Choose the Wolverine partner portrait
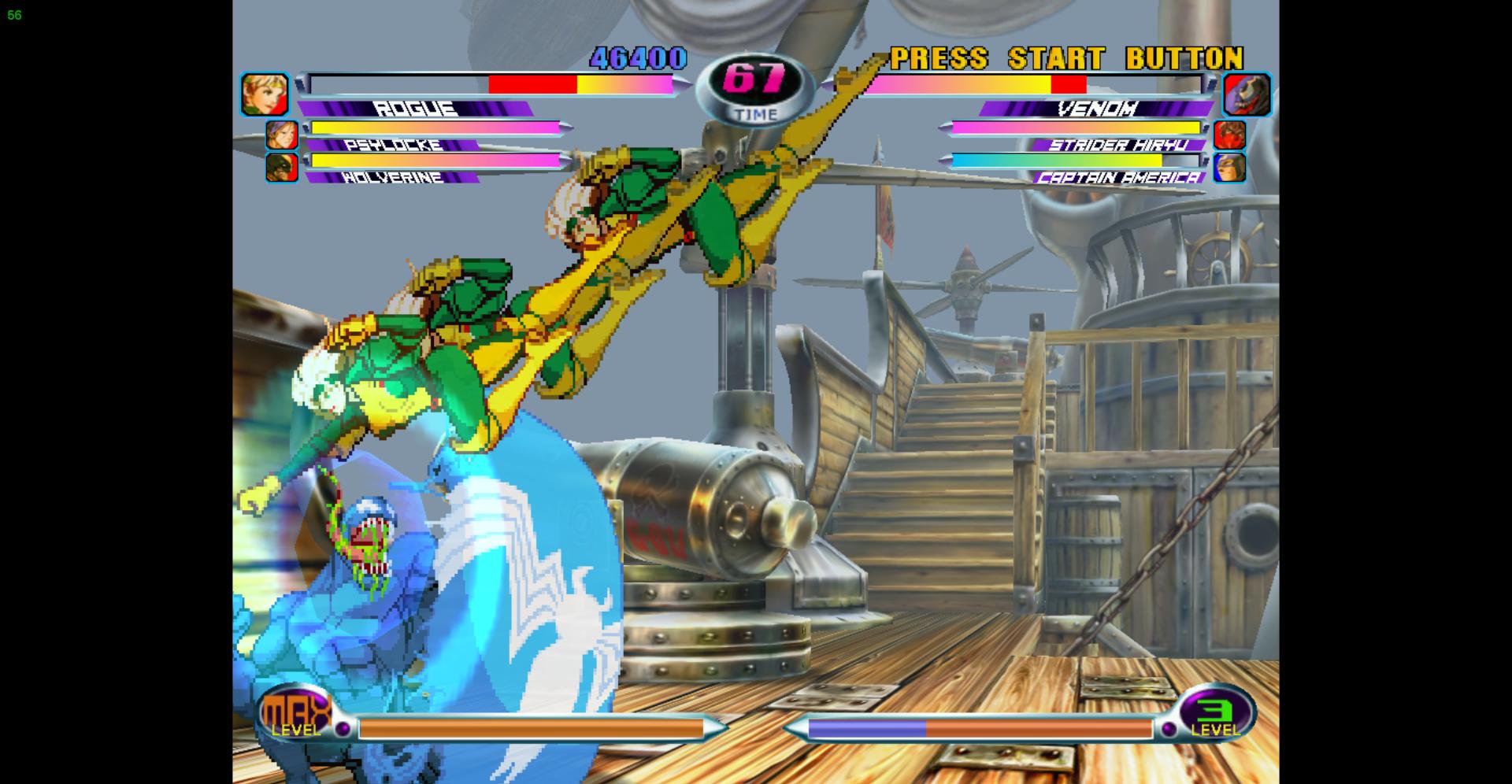The width and height of the screenshot is (1512, 784). (281, 167)
